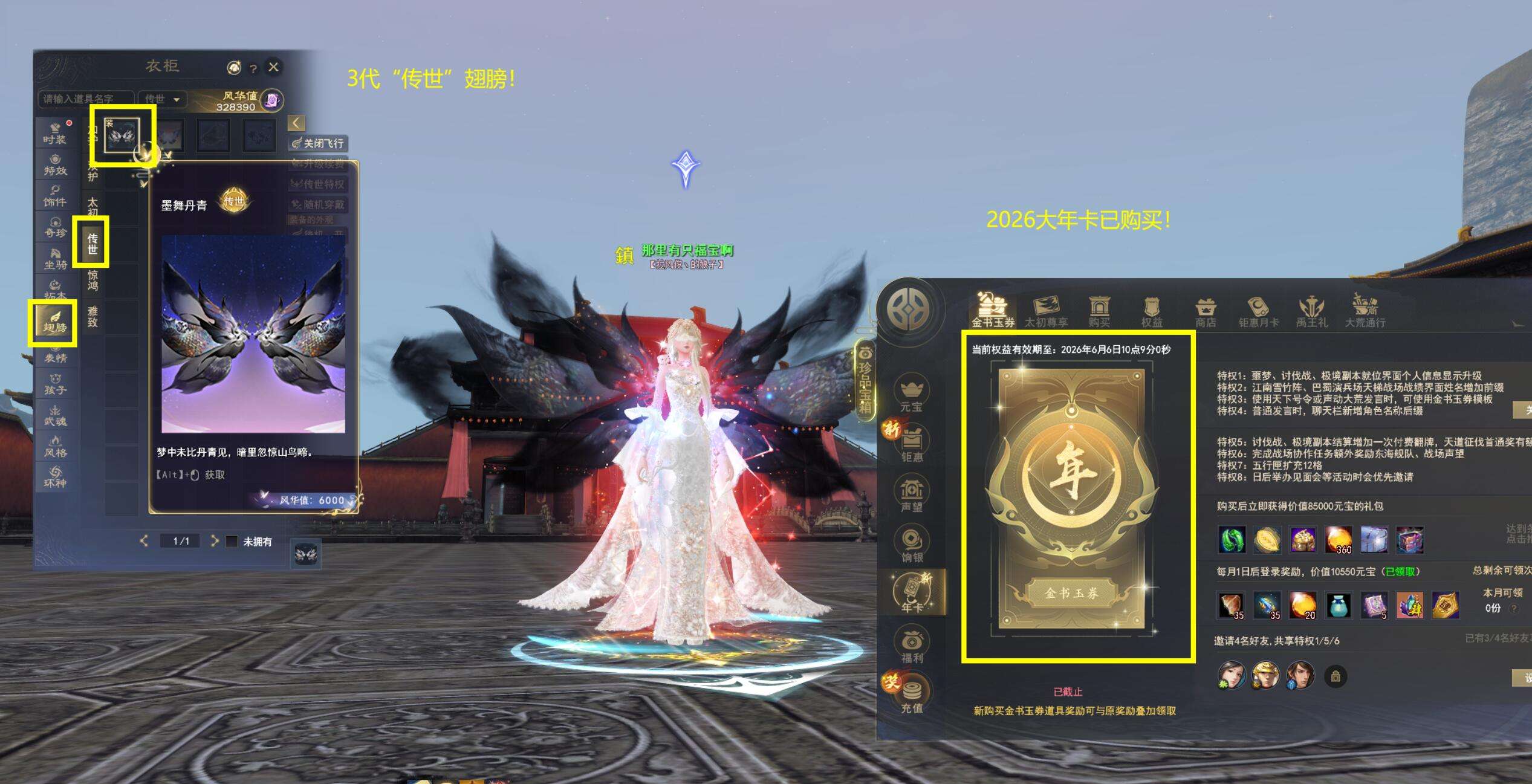
Task: Open the 翅膀 wings category
Action: coord(54,322)
